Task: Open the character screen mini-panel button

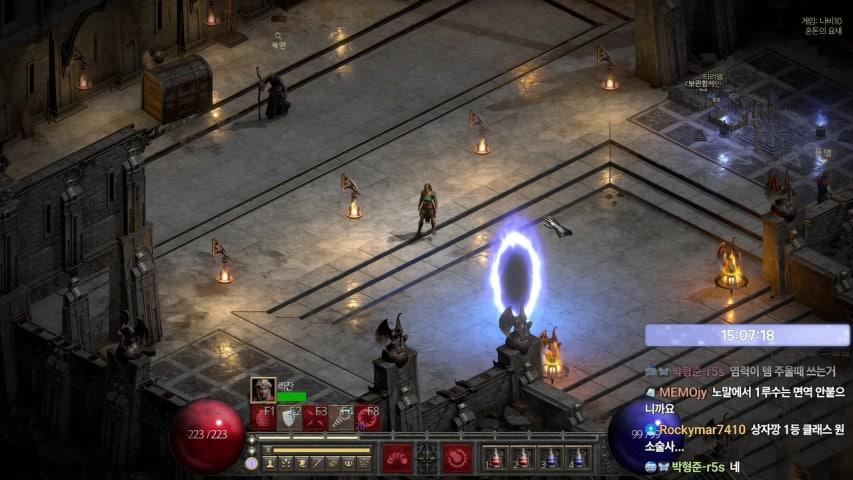Action: point(271,463)
